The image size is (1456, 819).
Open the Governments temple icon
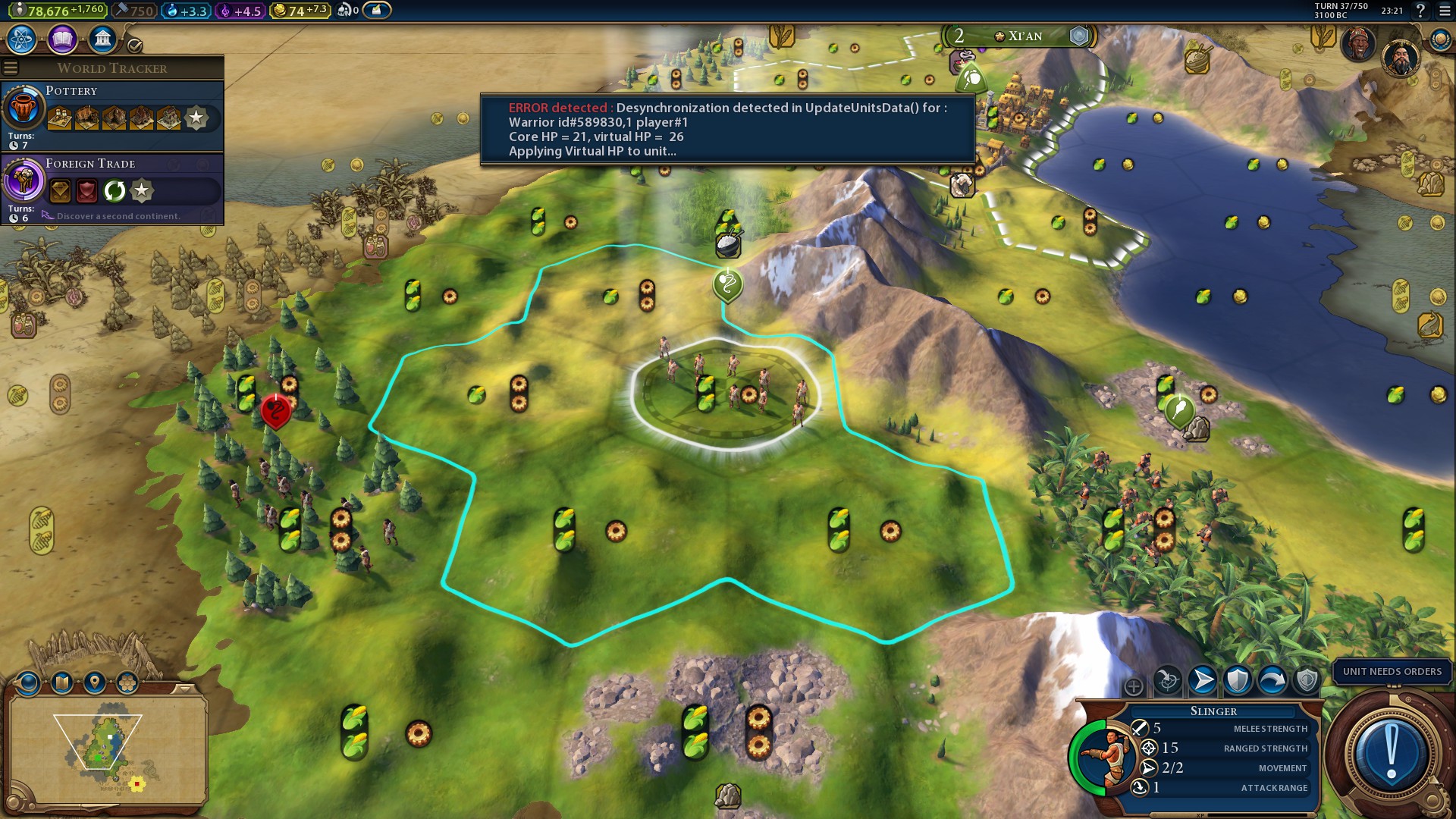pyautogui.click(x=102, y=39)
